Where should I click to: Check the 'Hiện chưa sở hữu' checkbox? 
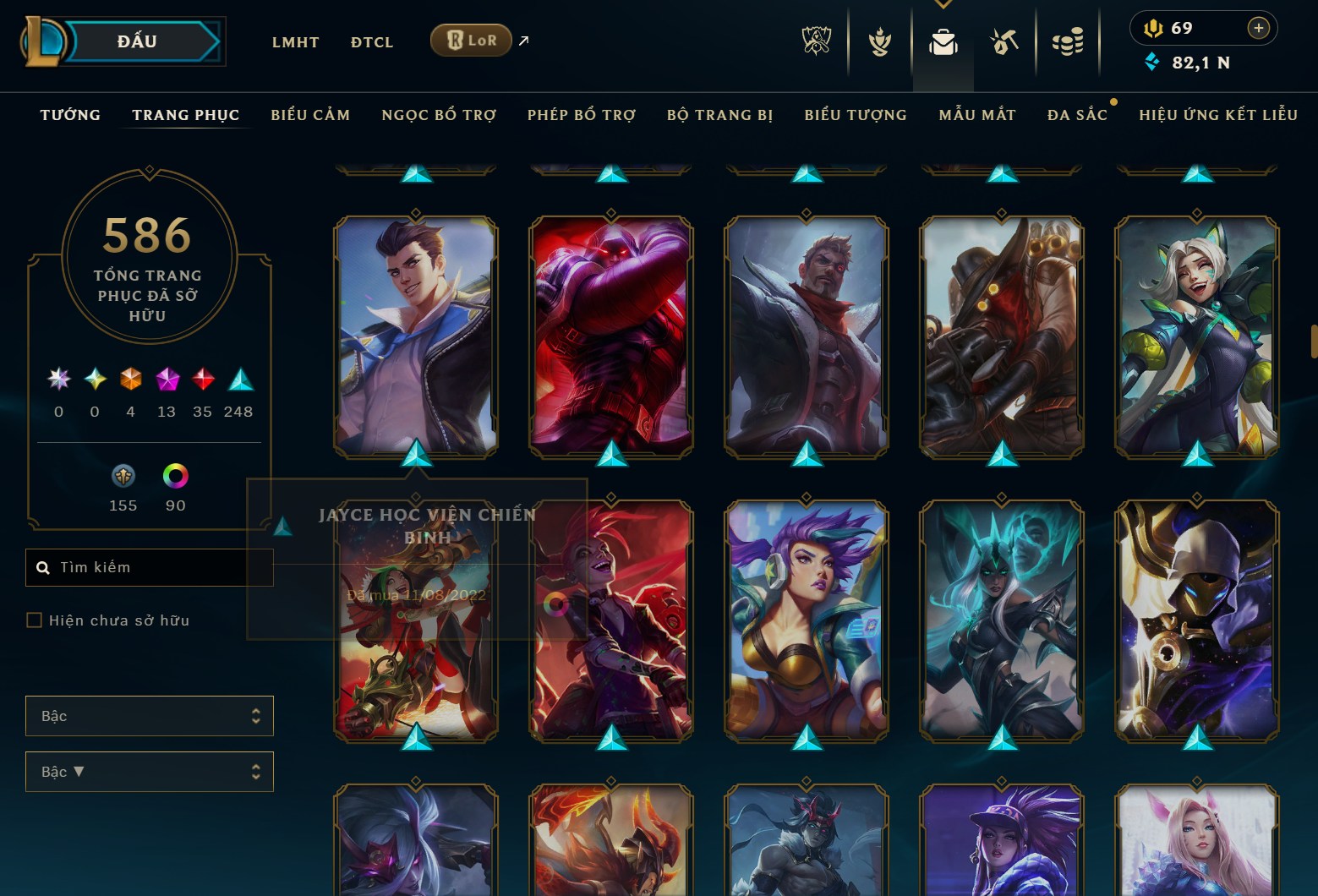click(x=35, y=620)
